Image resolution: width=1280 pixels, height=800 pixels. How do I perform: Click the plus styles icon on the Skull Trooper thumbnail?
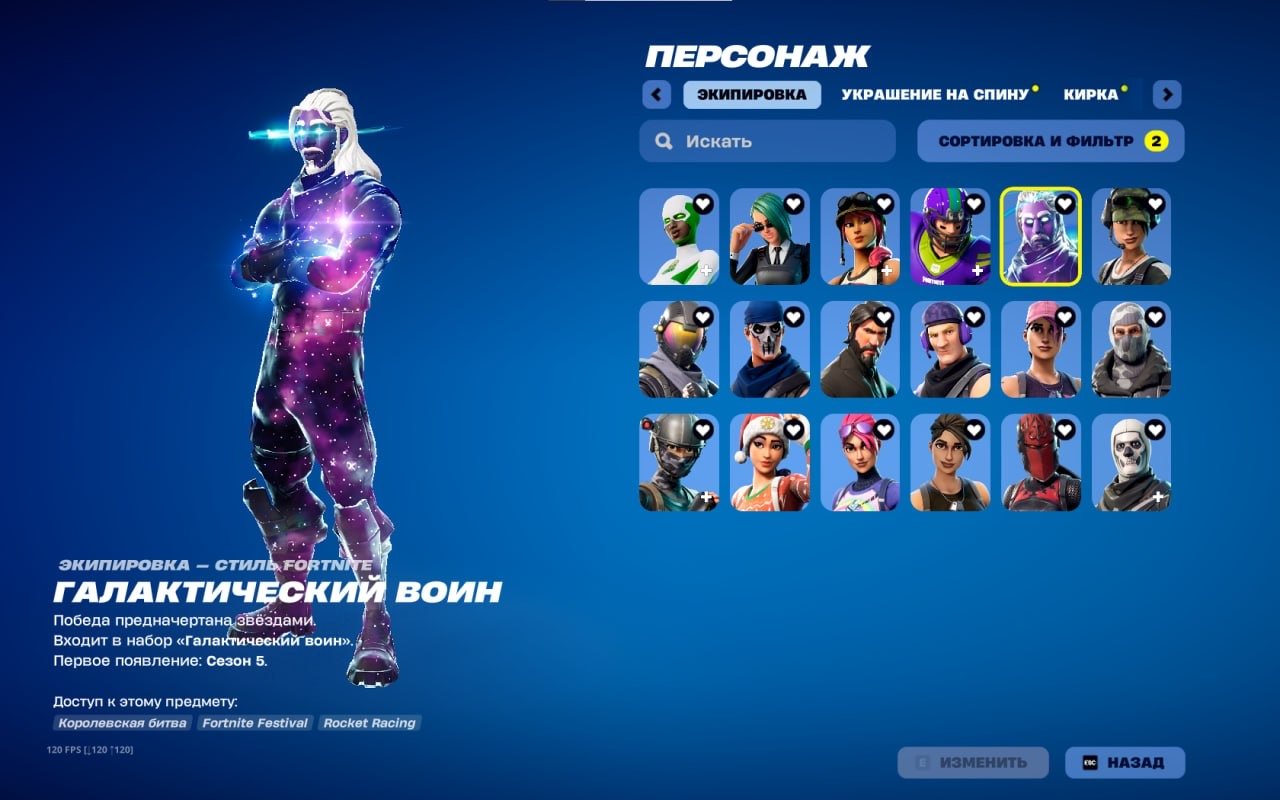[x=1158, y=495]
